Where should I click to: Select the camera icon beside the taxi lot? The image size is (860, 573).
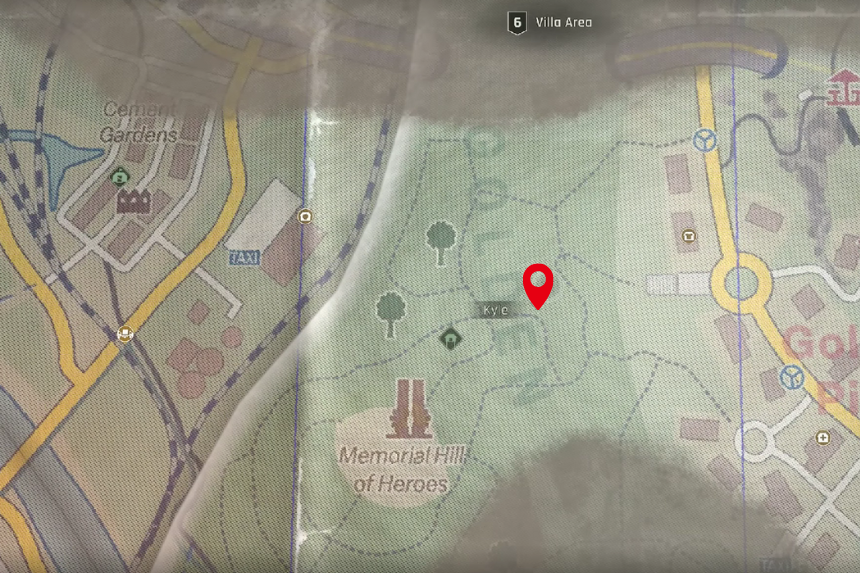[305, 217]
